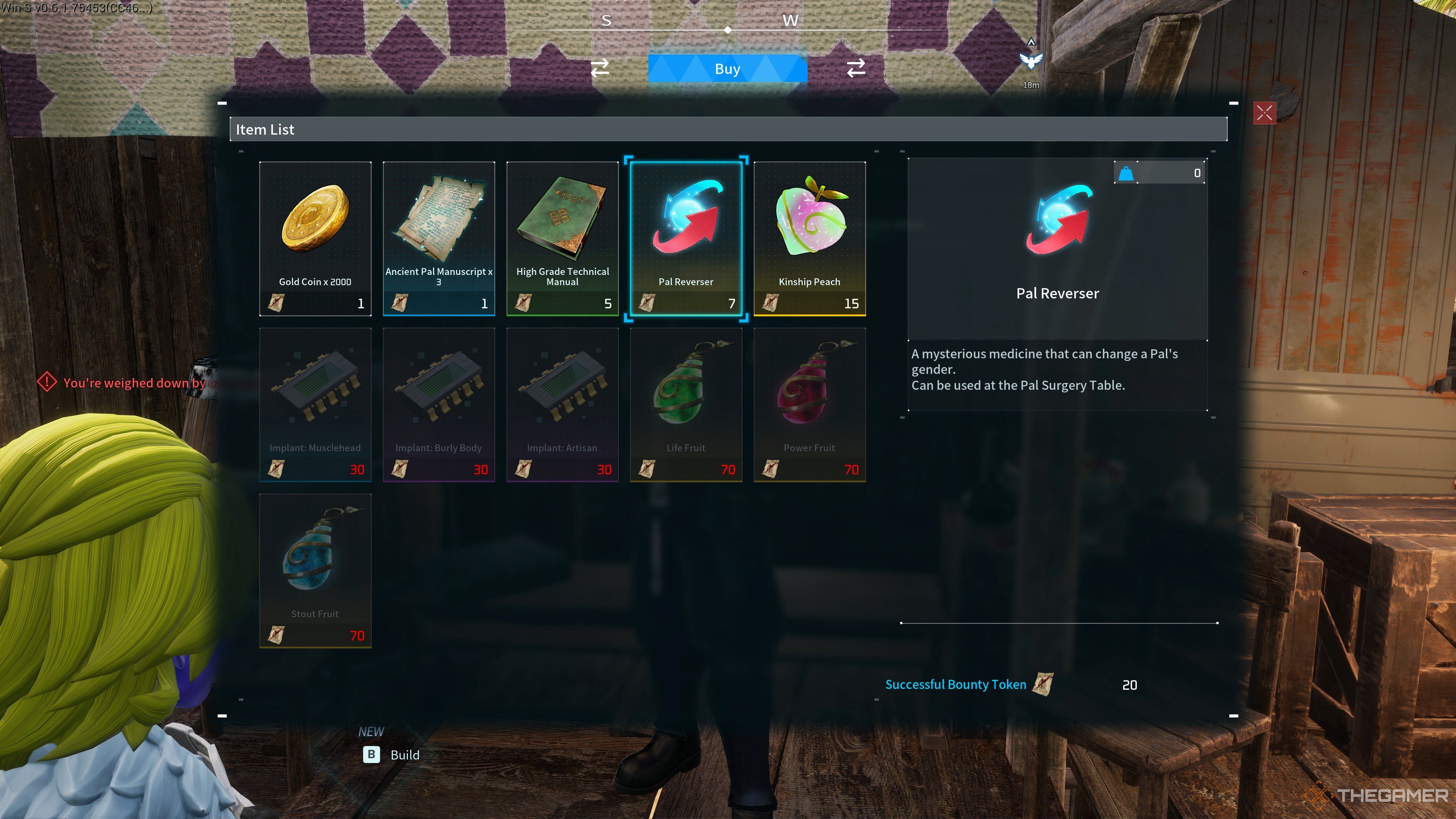Select the Gold Coin x 2000 item

[315, 238]
